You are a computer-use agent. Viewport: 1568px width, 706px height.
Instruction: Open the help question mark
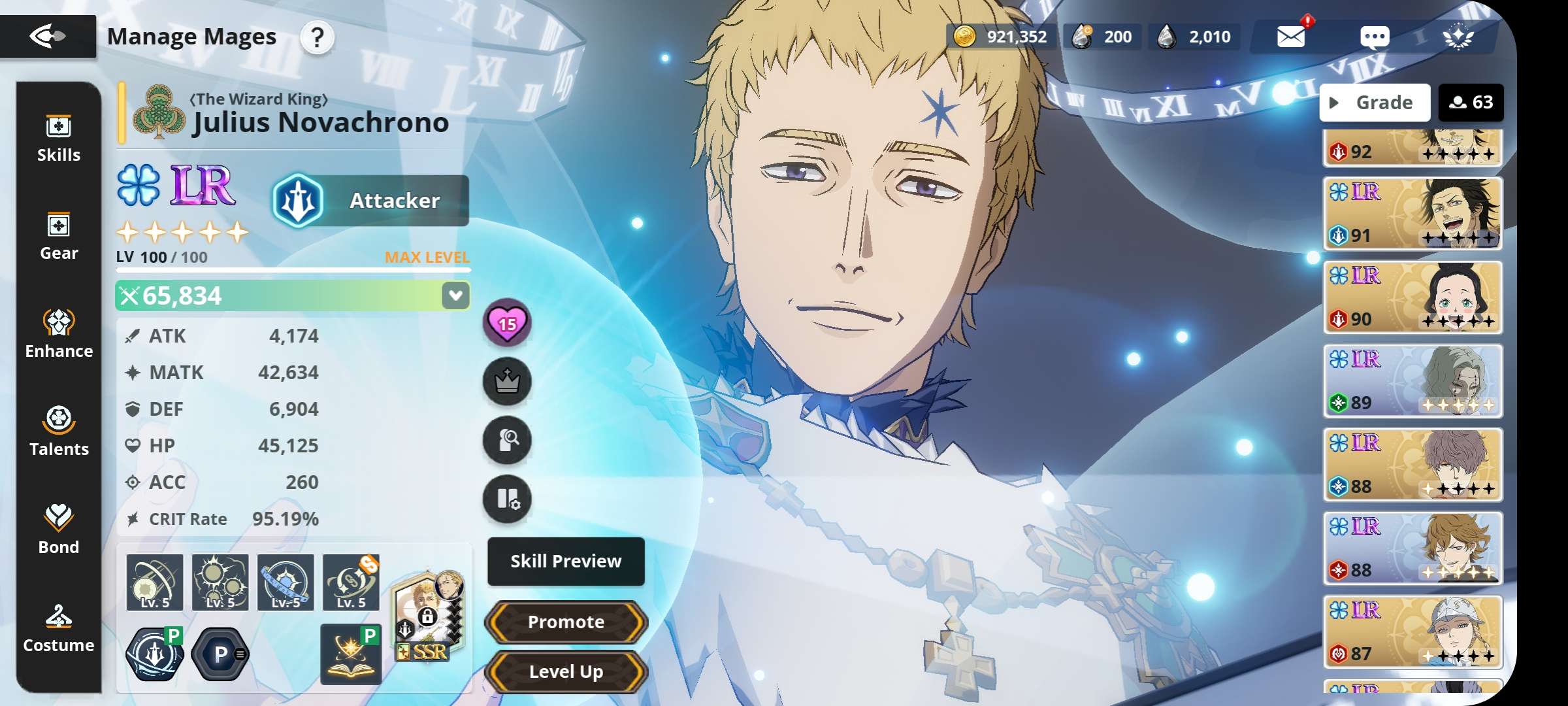point(317,37)
